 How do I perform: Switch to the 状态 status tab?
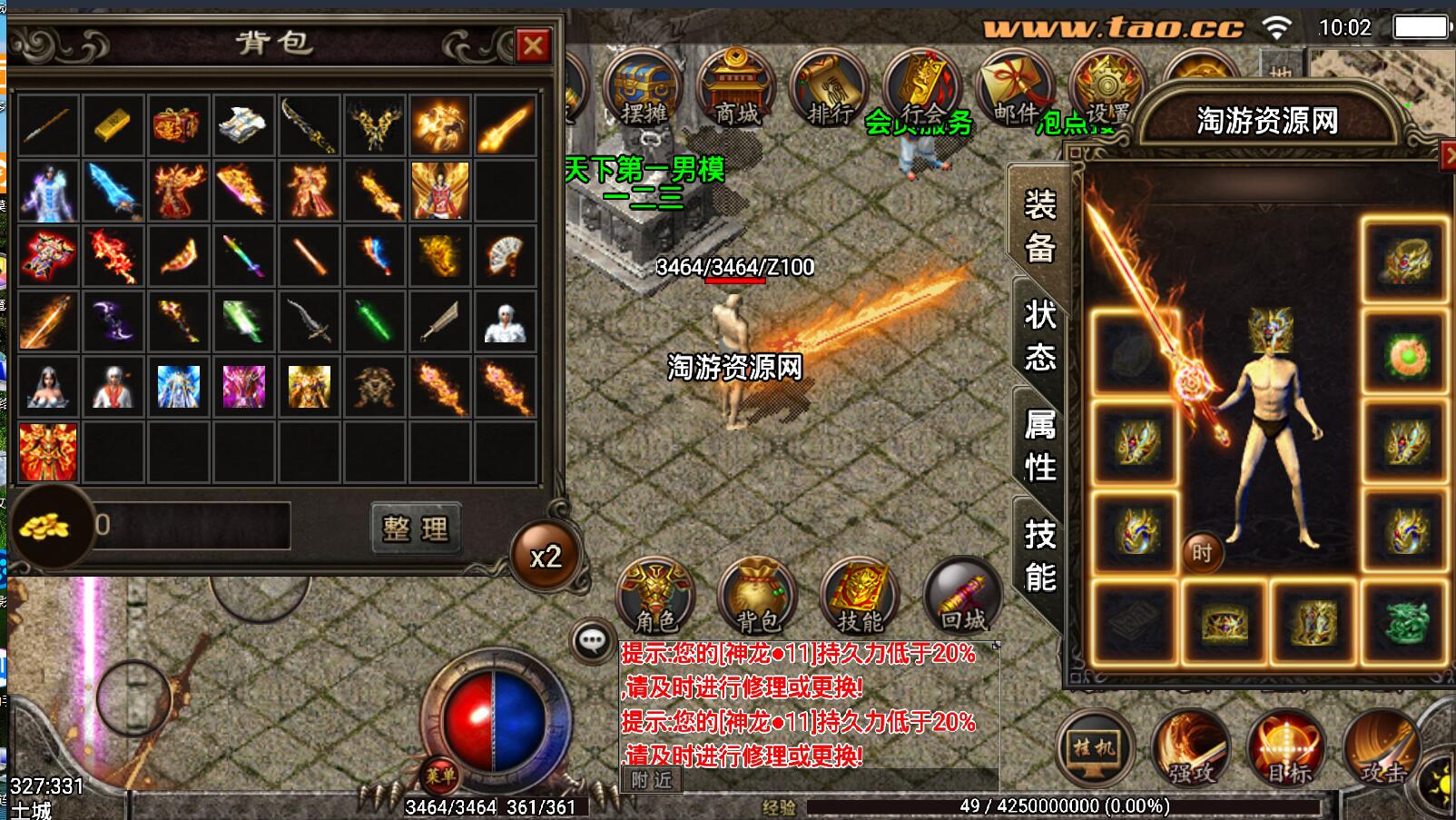tap(1039, 336)
